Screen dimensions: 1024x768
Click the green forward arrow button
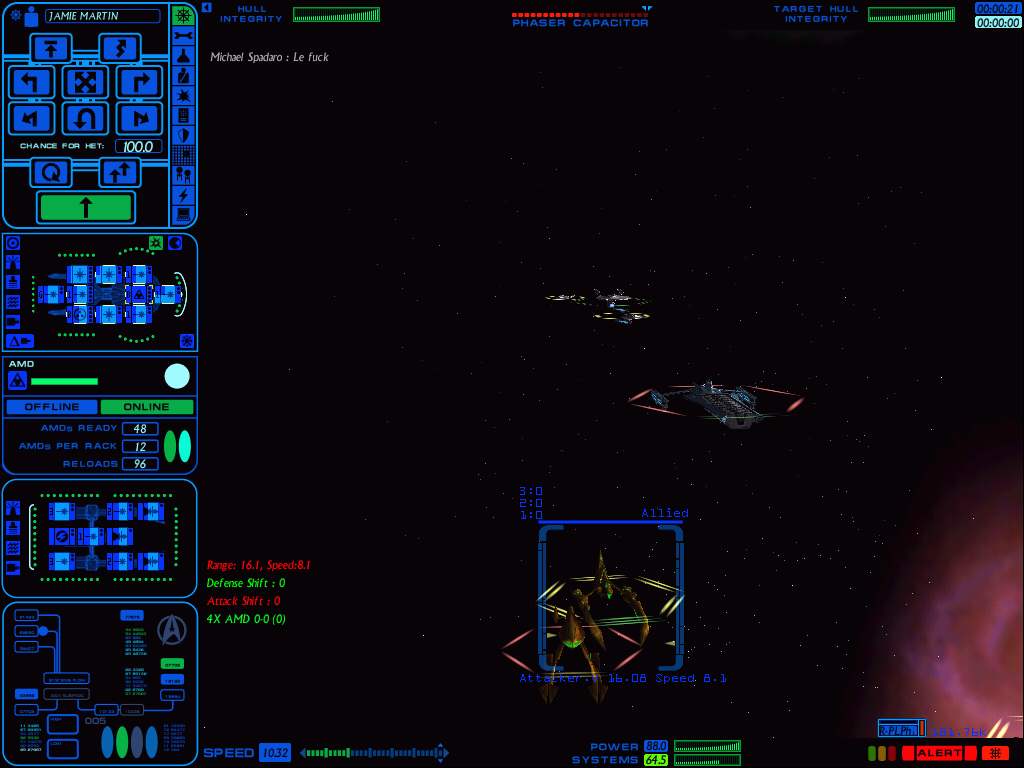tap(85, 207)
